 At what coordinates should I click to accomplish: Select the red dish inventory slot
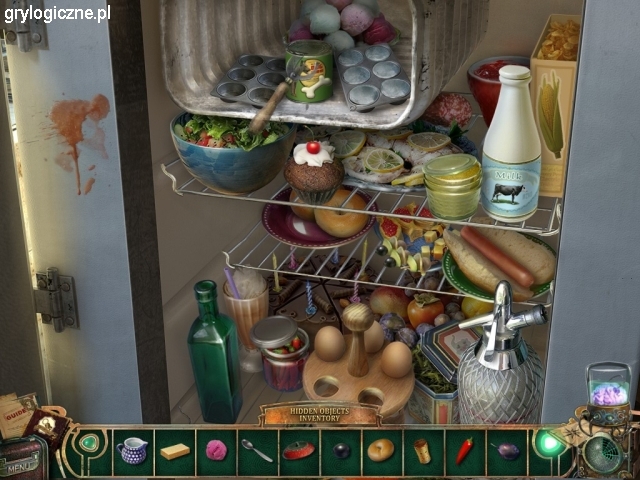point(298,450)
